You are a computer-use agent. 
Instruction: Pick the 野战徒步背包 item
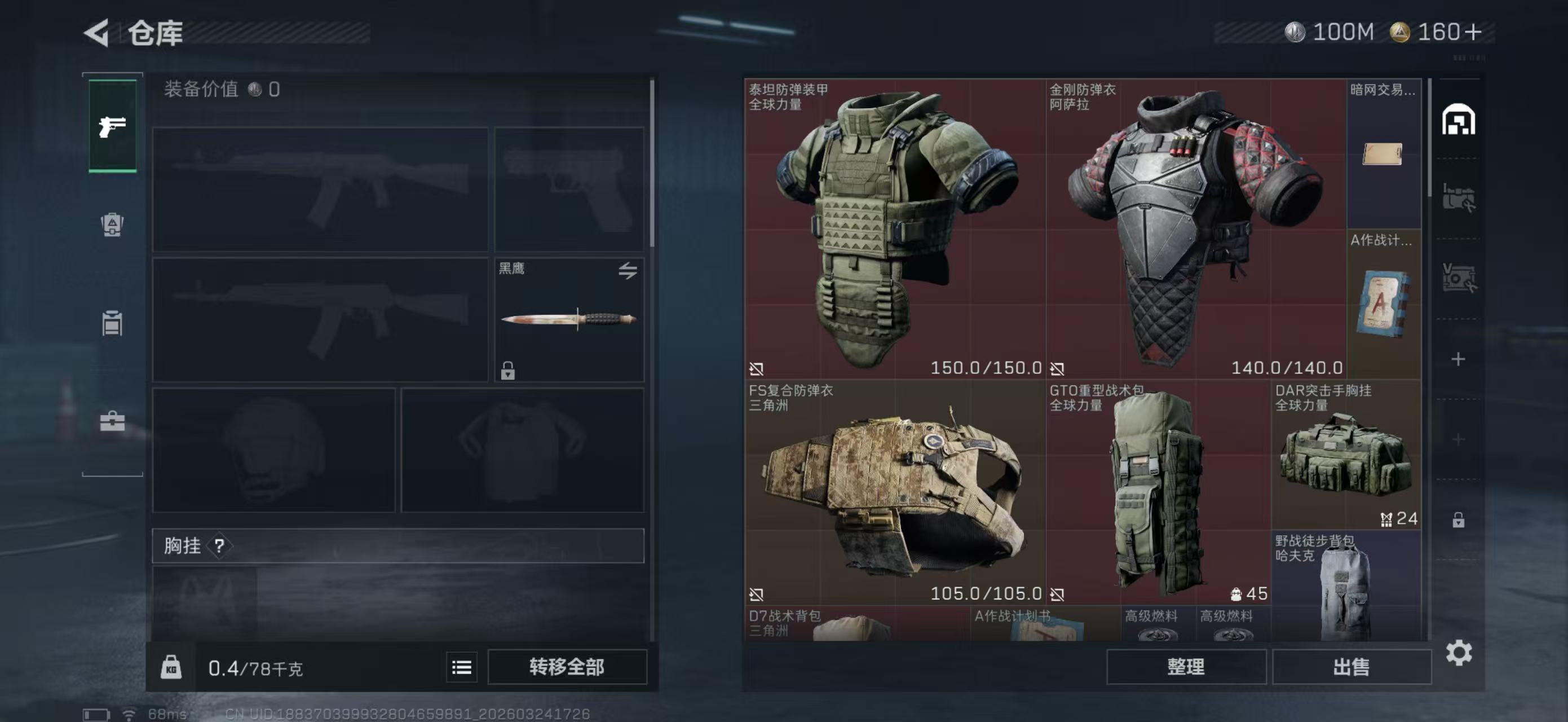1346,585
